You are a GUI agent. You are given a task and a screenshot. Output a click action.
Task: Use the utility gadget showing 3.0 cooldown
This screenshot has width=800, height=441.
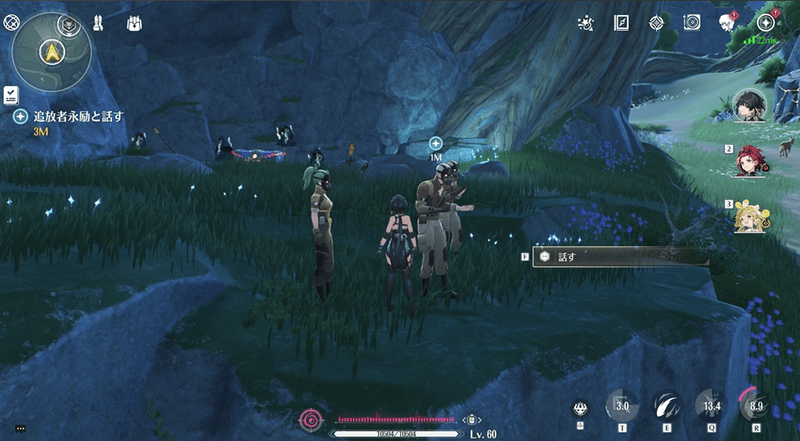621,406
